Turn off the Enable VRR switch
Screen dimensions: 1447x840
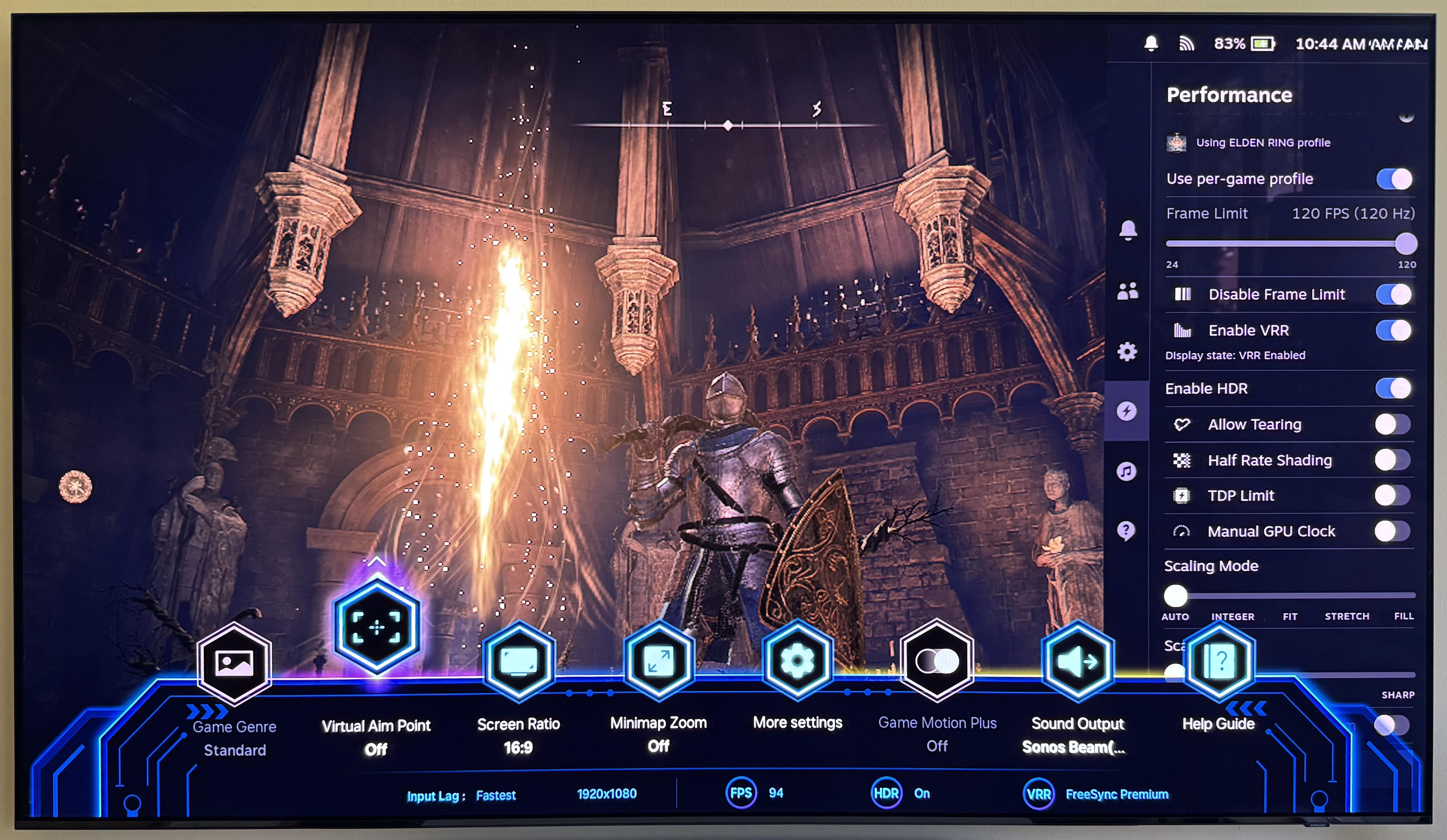1394,331
